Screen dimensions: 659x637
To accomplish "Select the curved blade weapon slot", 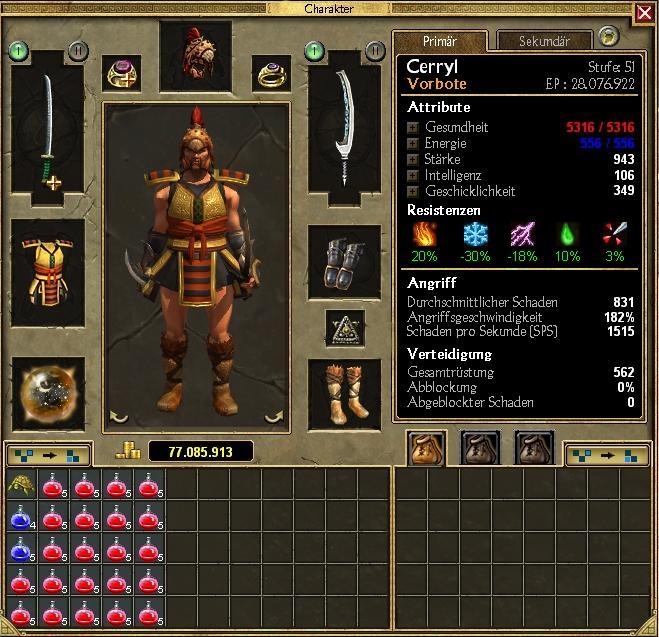I will tap(345, 126).
